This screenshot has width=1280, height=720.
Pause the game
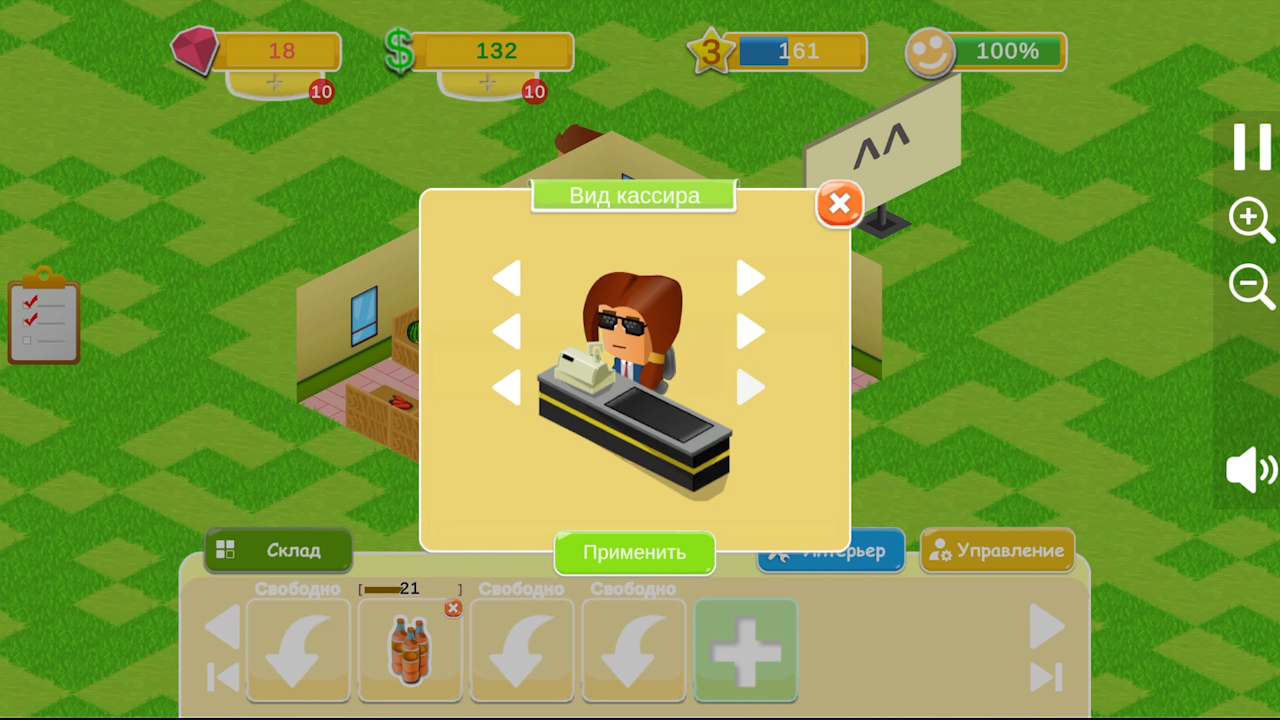point(1251,148)
